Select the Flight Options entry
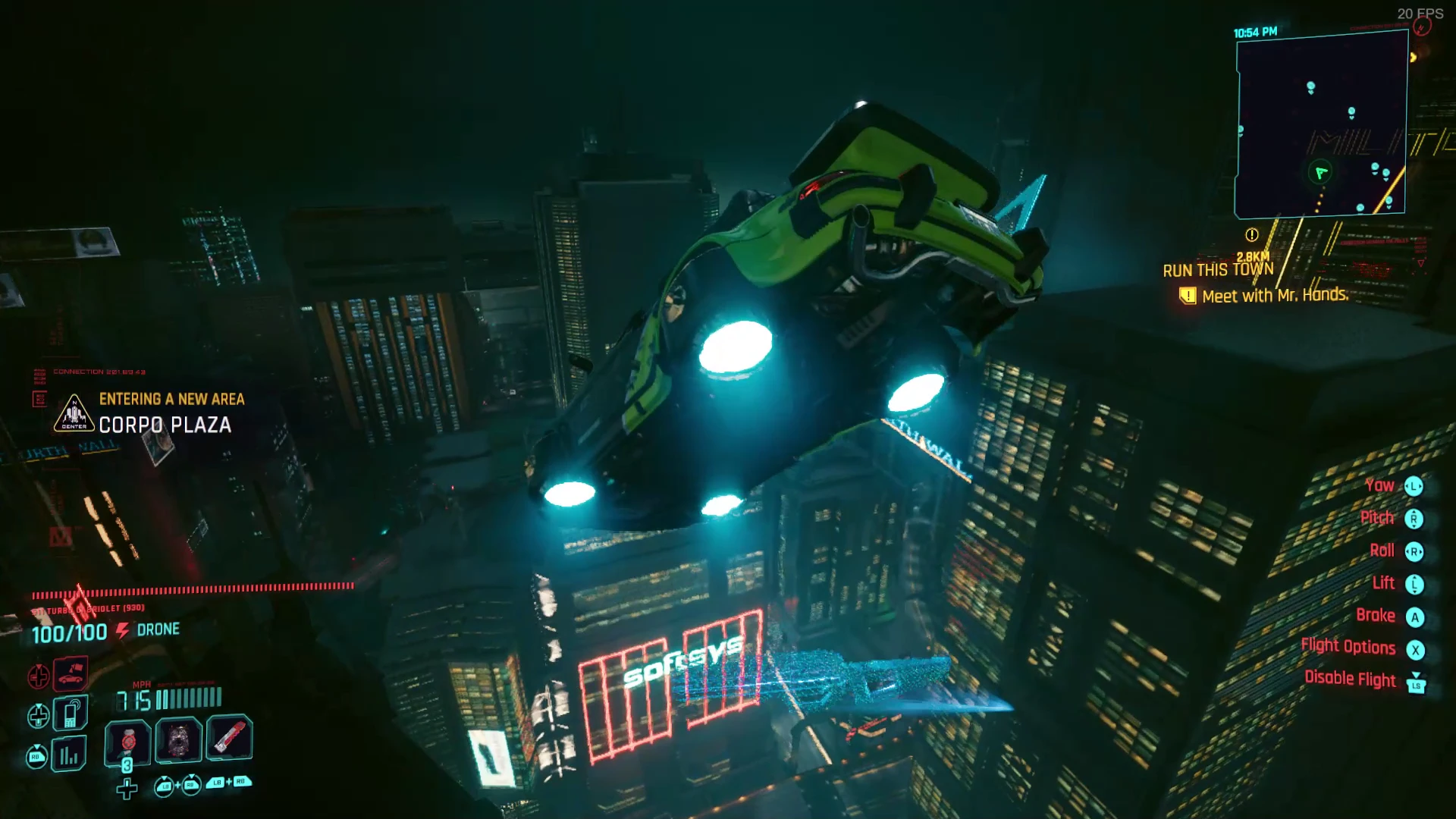 coord(1348,647)
